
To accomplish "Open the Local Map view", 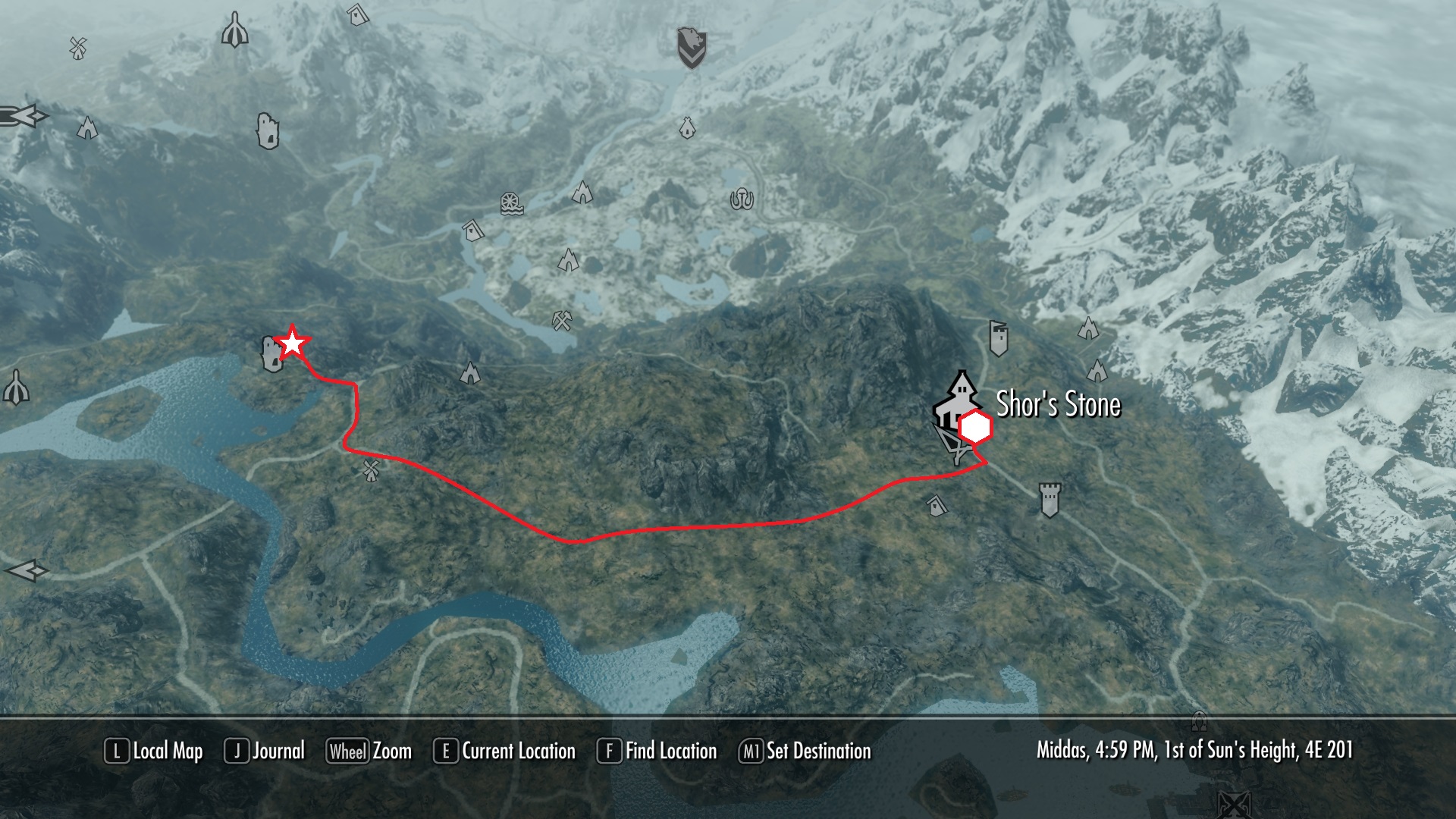I will coord(154,751).
